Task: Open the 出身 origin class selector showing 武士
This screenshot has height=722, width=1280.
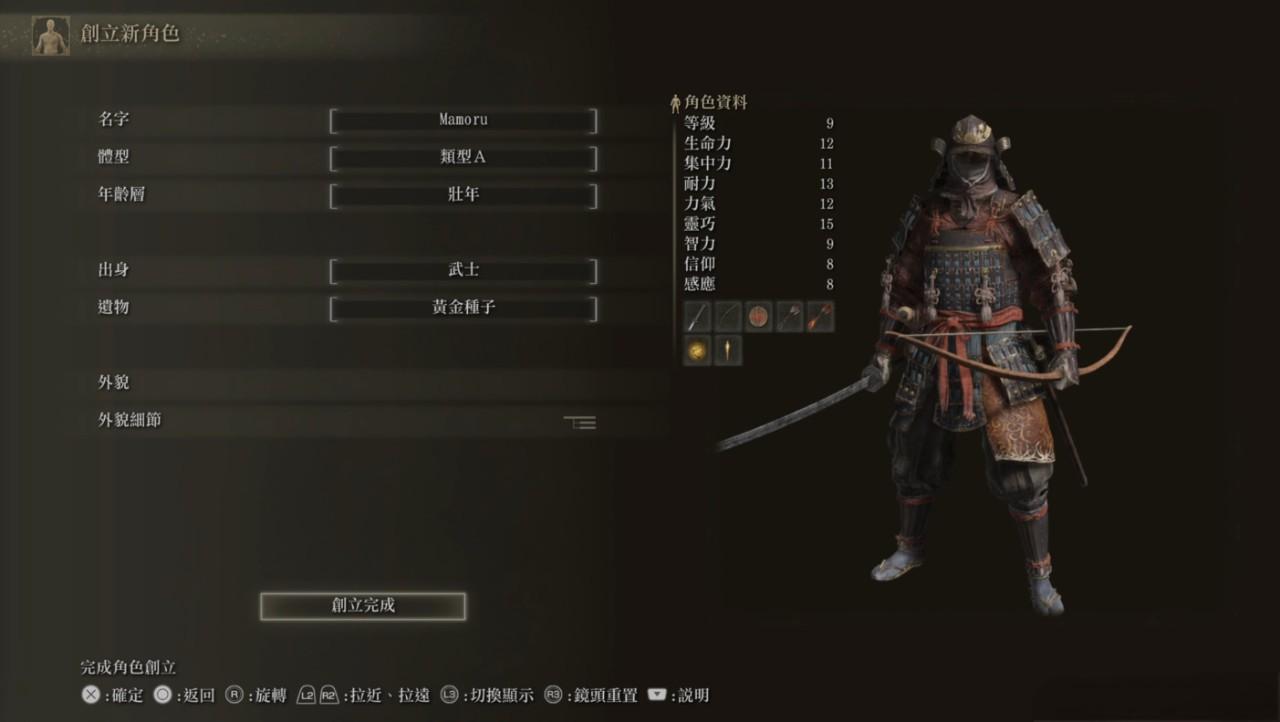Action: click(x=462, y=270)
